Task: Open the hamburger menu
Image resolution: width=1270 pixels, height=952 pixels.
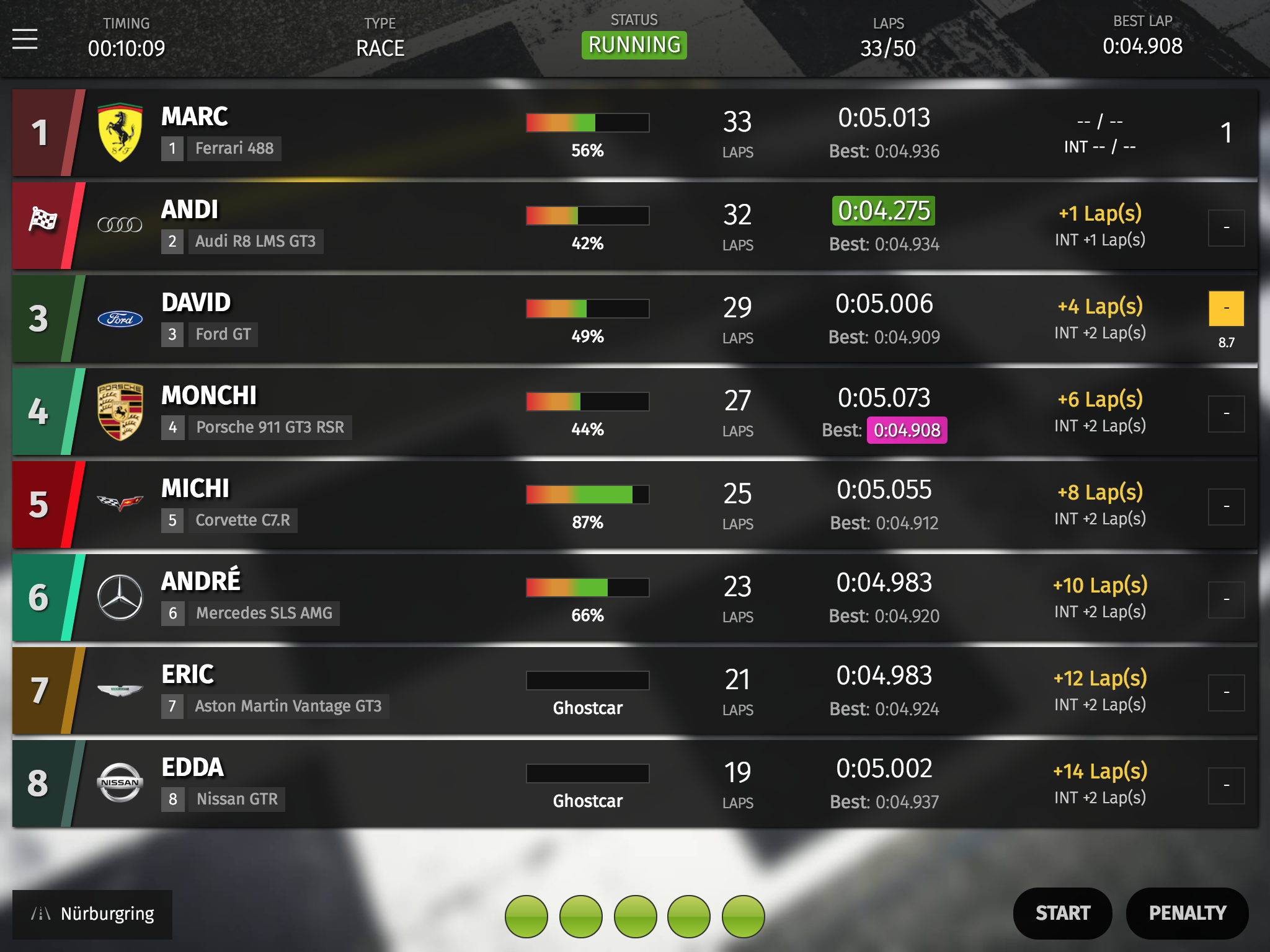Action: [25, 39]
